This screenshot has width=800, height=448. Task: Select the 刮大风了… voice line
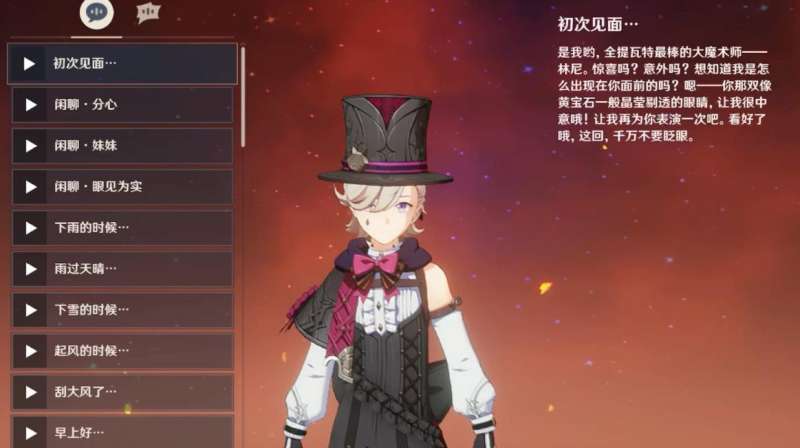tap(30, 391)
